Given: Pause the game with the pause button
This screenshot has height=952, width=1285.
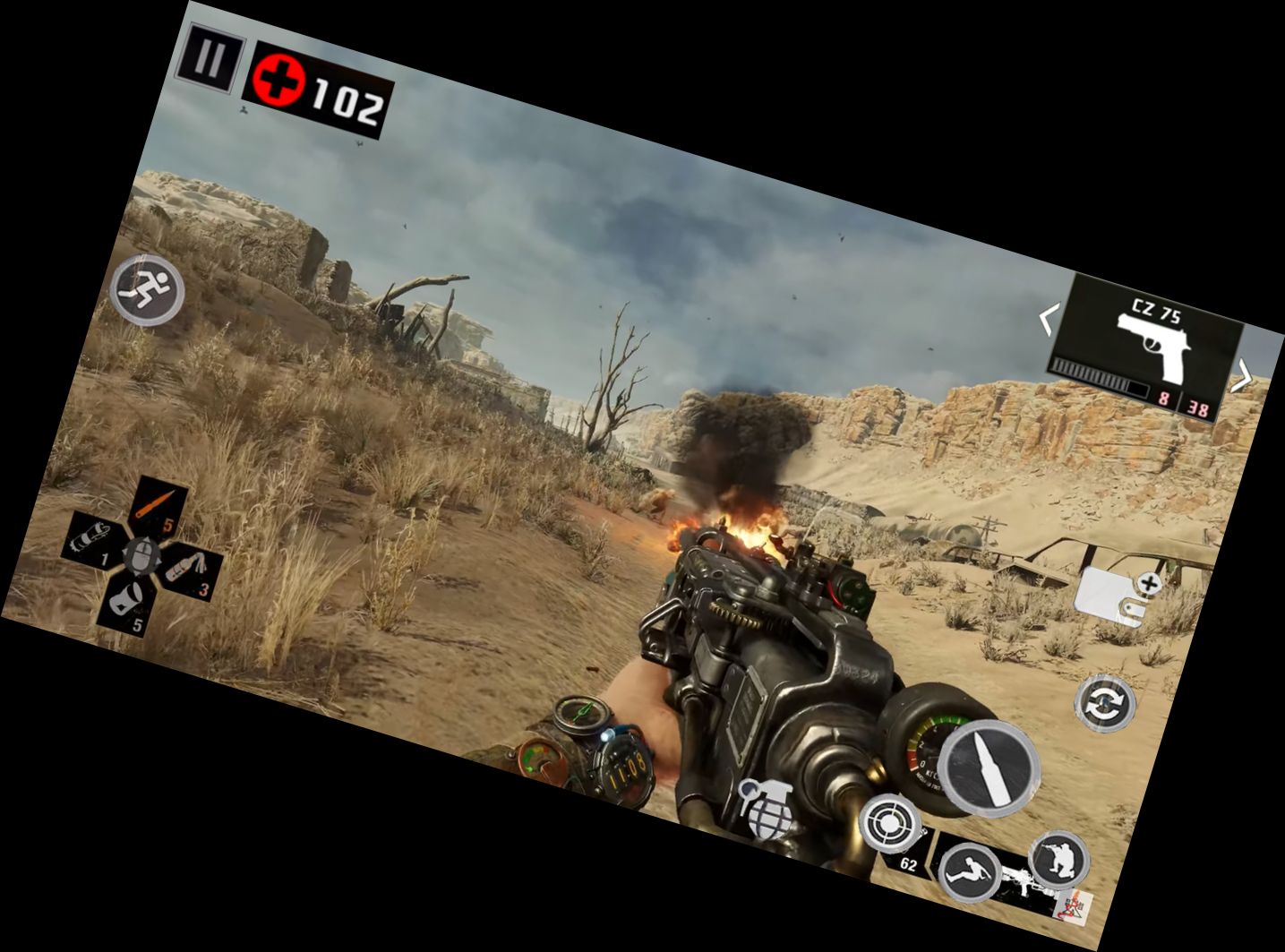Looking at the screenshot, I should (211, 58).
